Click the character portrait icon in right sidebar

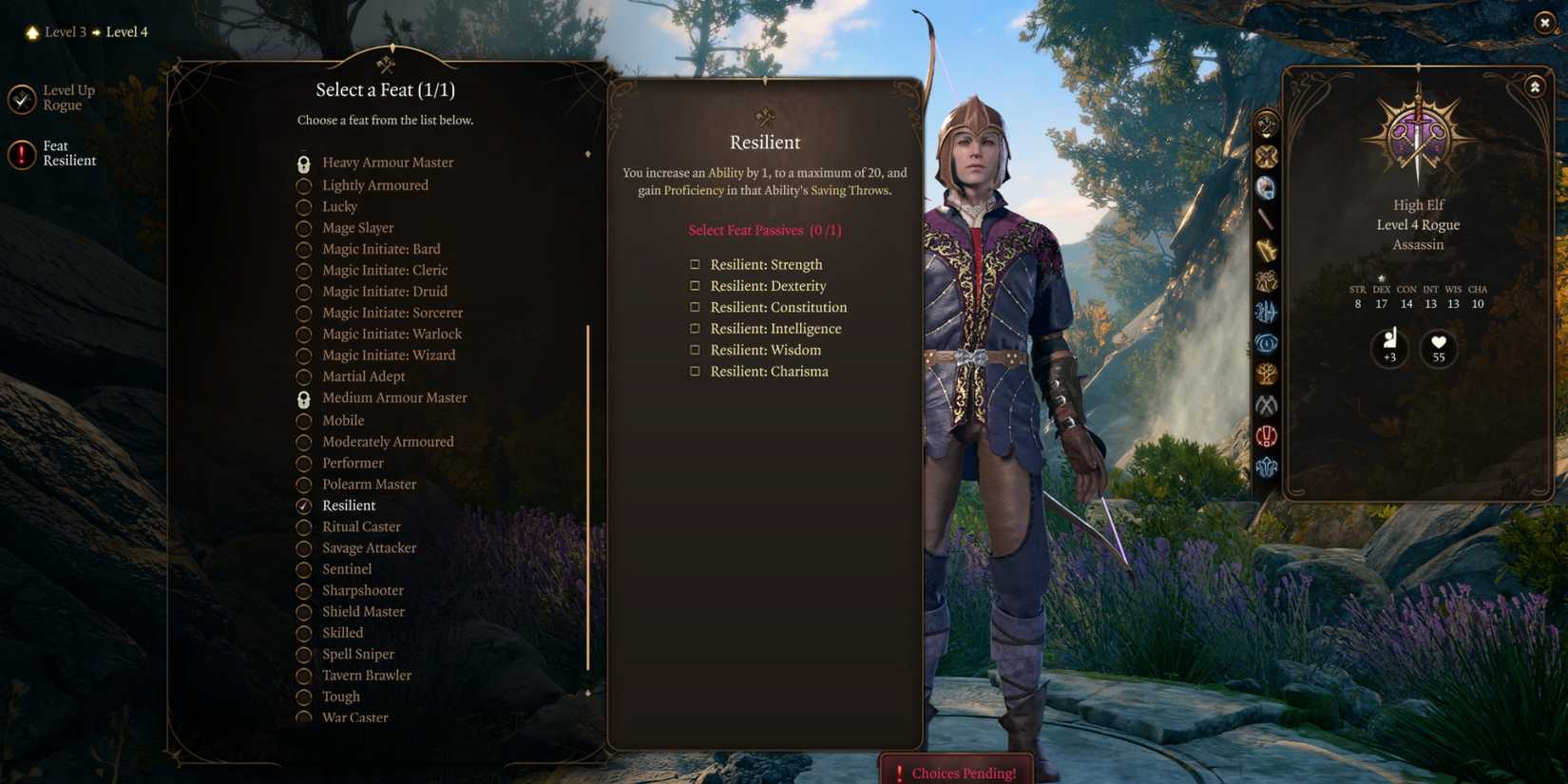(x=1265, y=187)
